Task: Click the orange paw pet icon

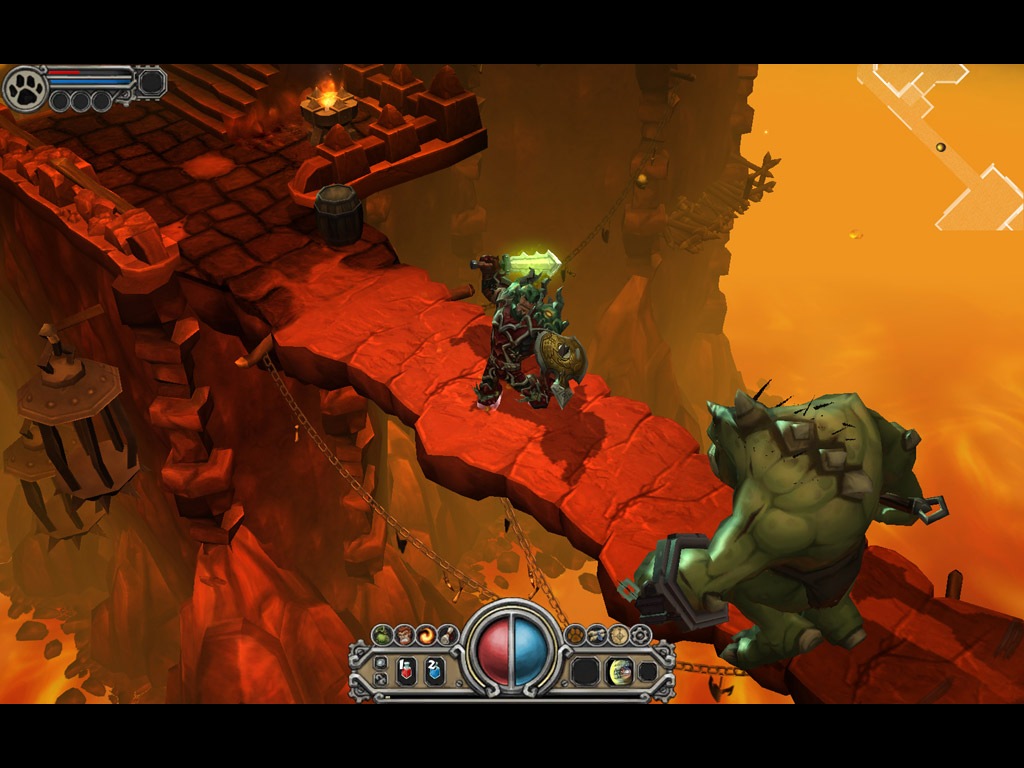Action: (575, 634)
